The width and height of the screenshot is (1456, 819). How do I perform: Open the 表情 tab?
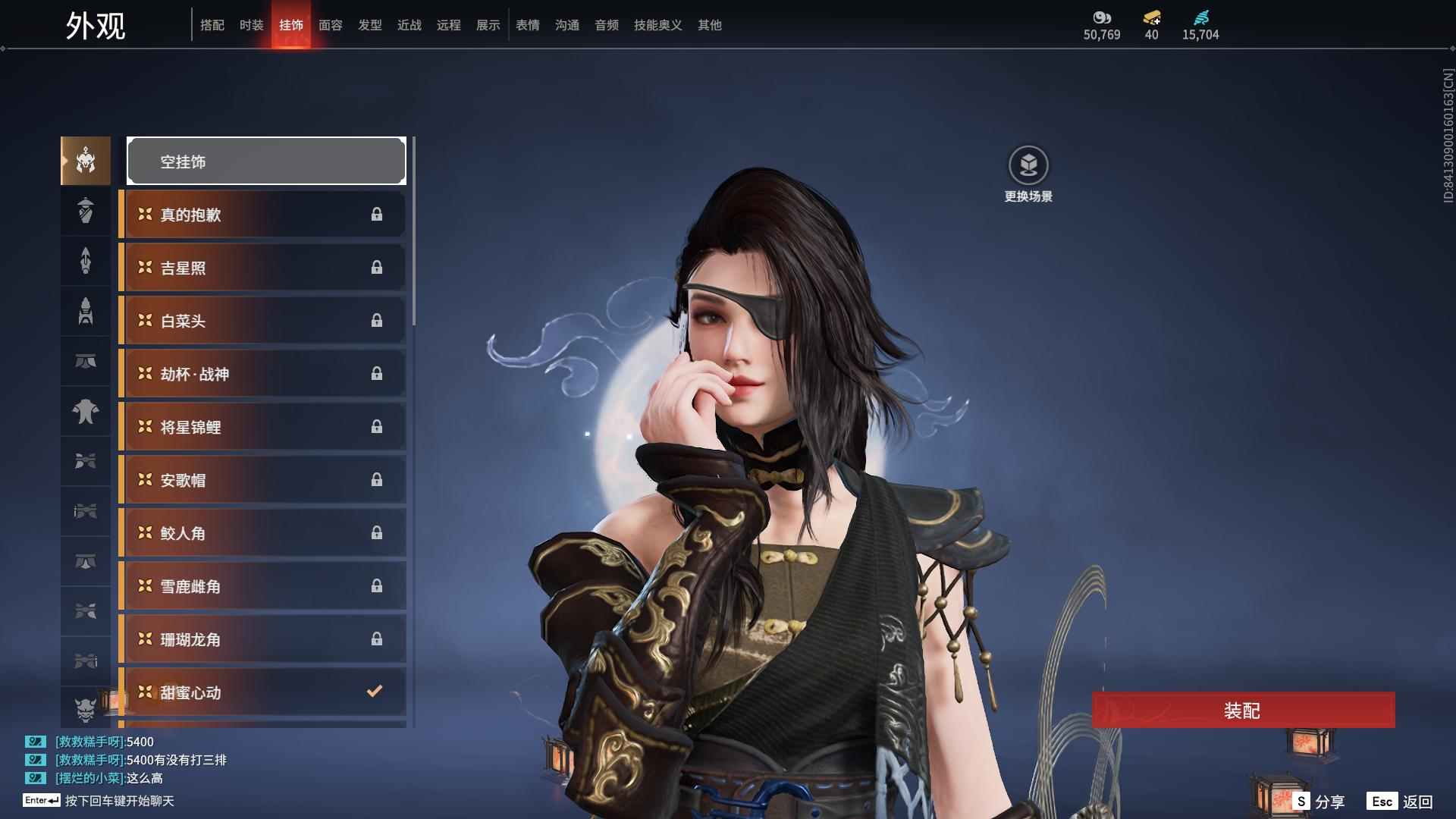click(528, 25)
